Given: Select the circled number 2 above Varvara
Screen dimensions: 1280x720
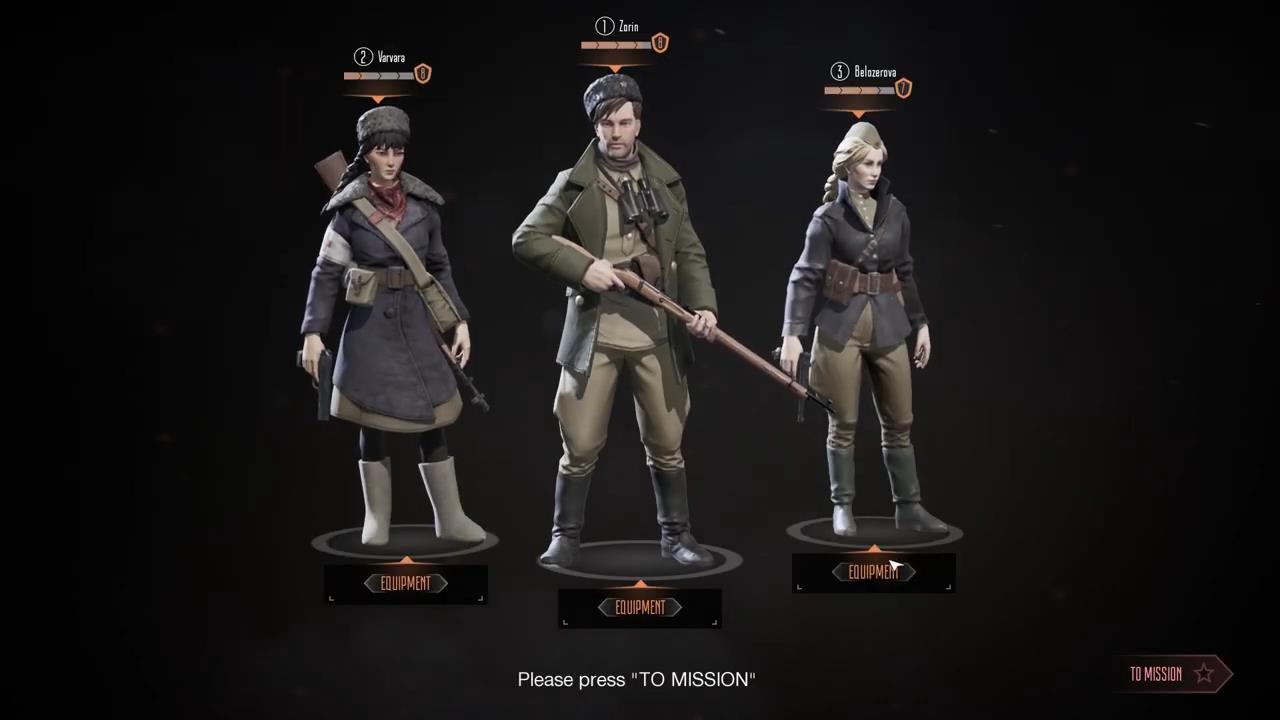Looking at the screenshot, I should pyautogui.click(x=363, y=57).
